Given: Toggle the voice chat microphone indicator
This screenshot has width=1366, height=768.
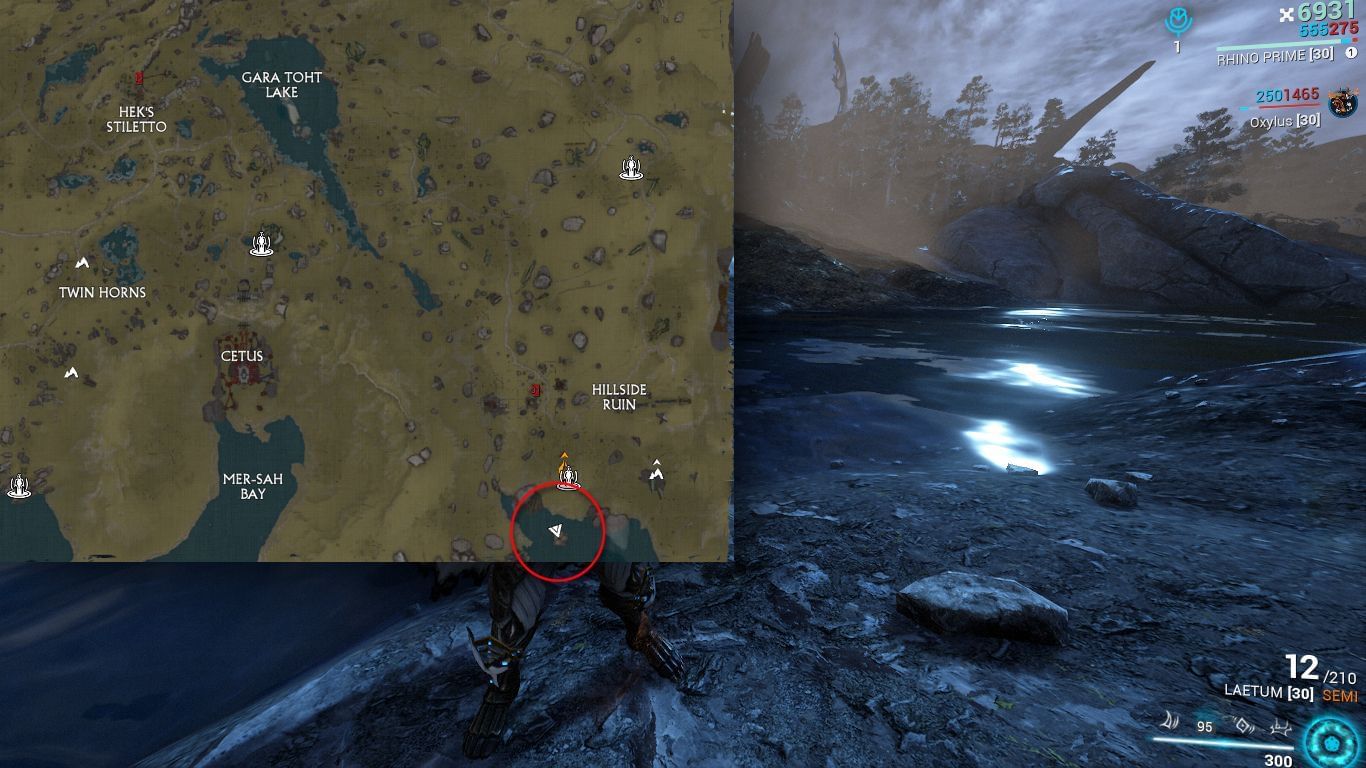Looking at the screenshot, I should point(1178,20).
